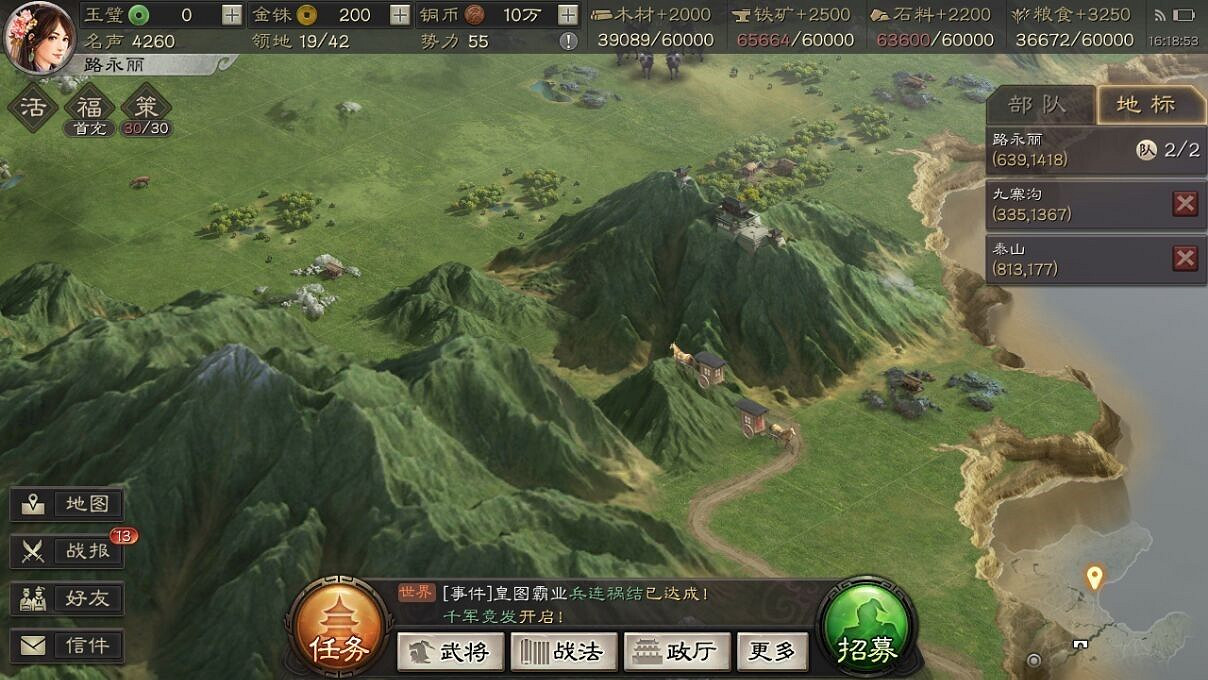1208x680 pixels.
Task: Delete the 泰山 landmark bookmark
Action: coord(1185,259)
